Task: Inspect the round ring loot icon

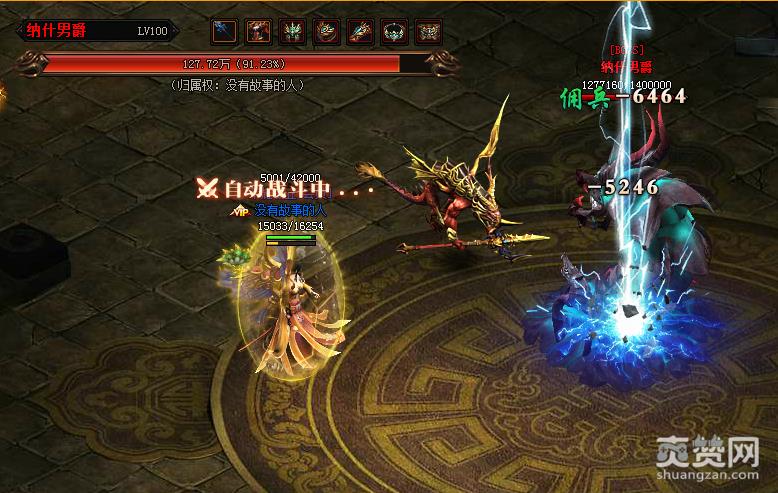Action: click(x=327, y=31)
